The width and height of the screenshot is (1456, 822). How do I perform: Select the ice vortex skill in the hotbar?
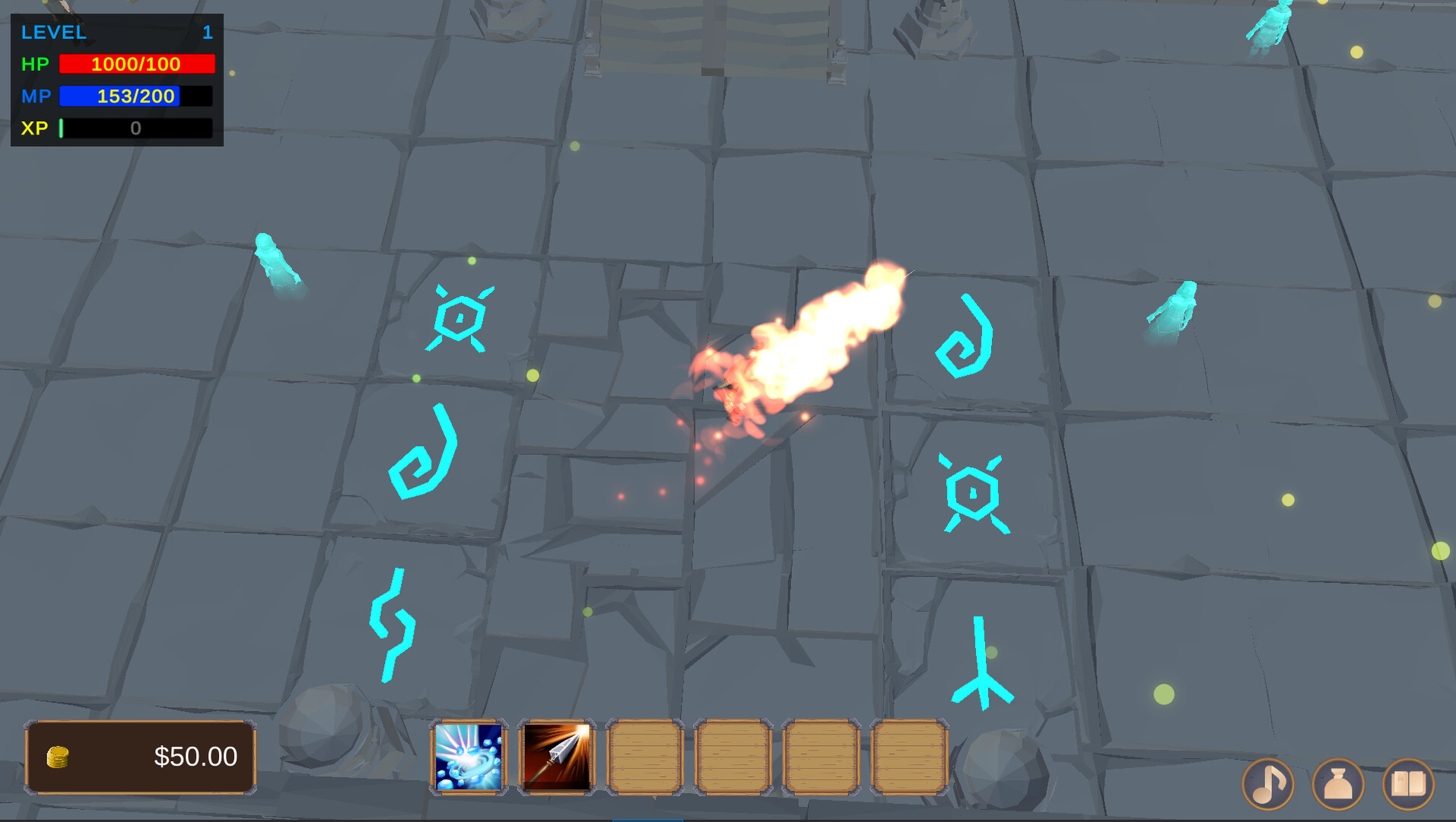click(469, 757)
